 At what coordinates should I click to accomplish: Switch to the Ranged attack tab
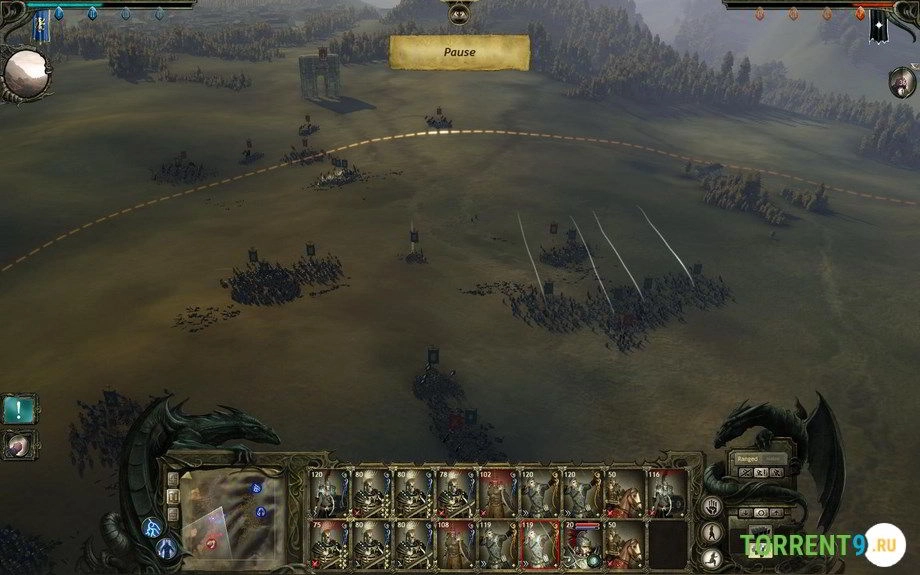coord(748,458)
